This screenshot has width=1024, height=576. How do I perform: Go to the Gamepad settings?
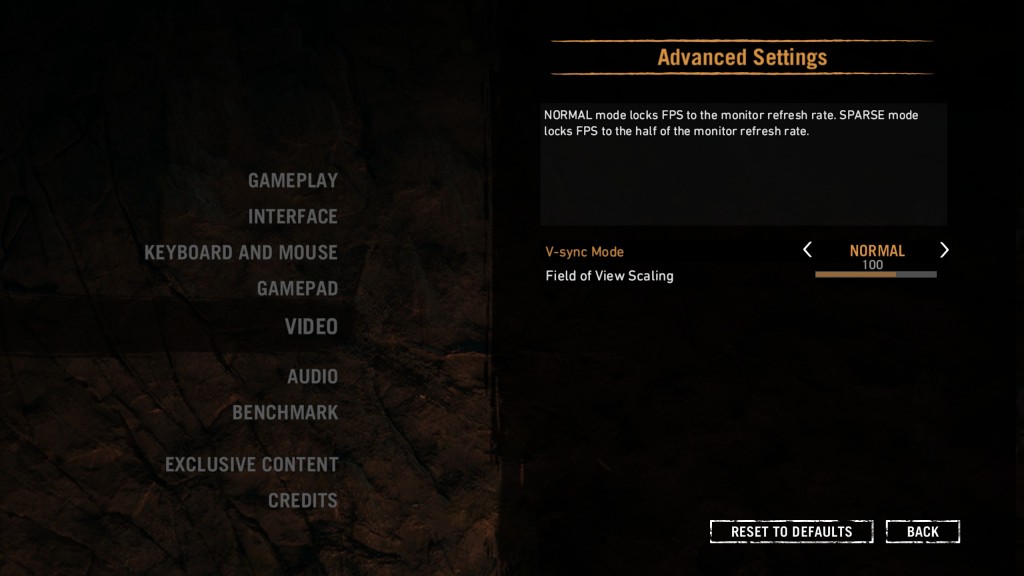(297, 289)
